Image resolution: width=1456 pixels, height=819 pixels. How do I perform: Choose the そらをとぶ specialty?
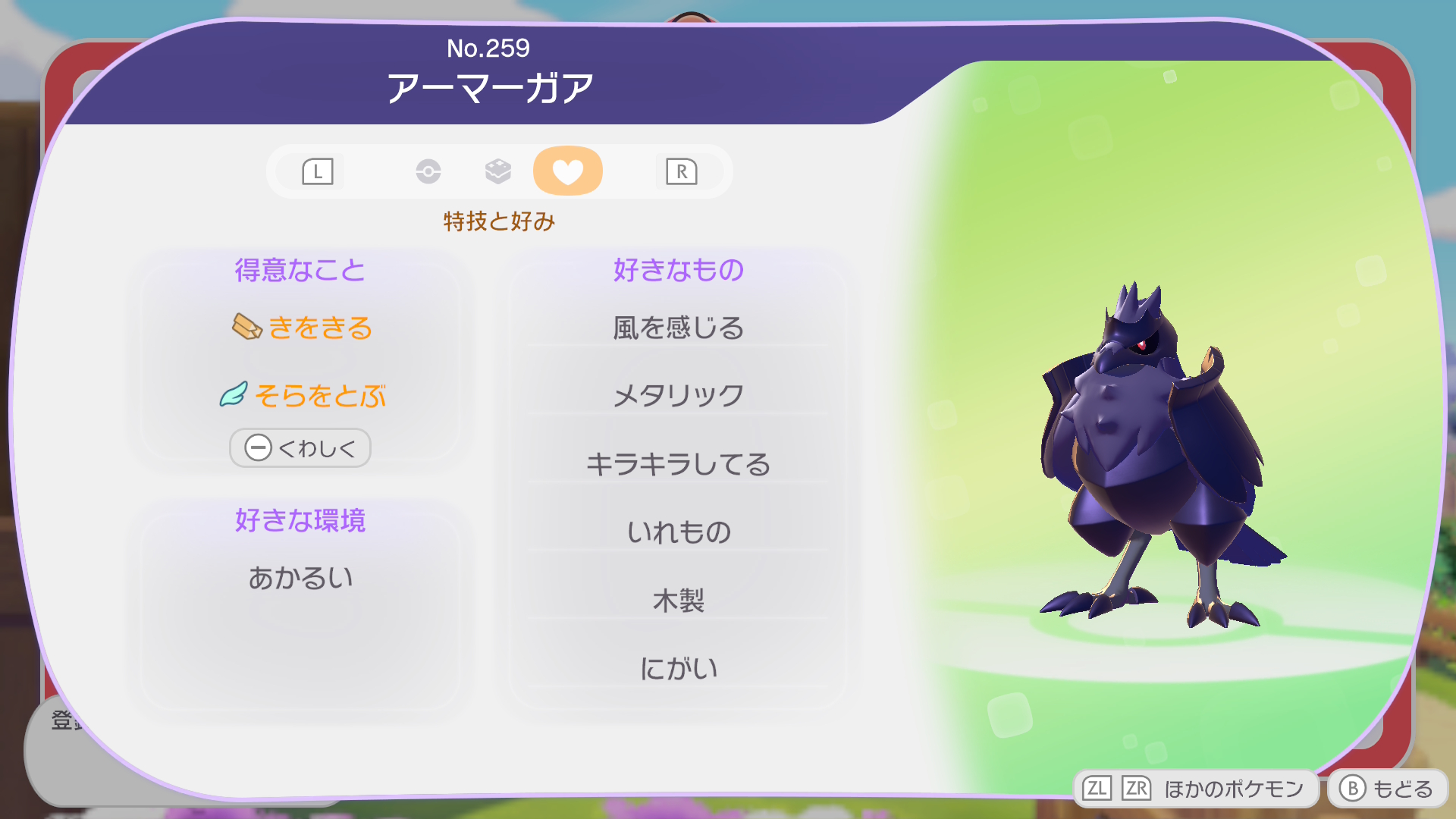[303, 395]
